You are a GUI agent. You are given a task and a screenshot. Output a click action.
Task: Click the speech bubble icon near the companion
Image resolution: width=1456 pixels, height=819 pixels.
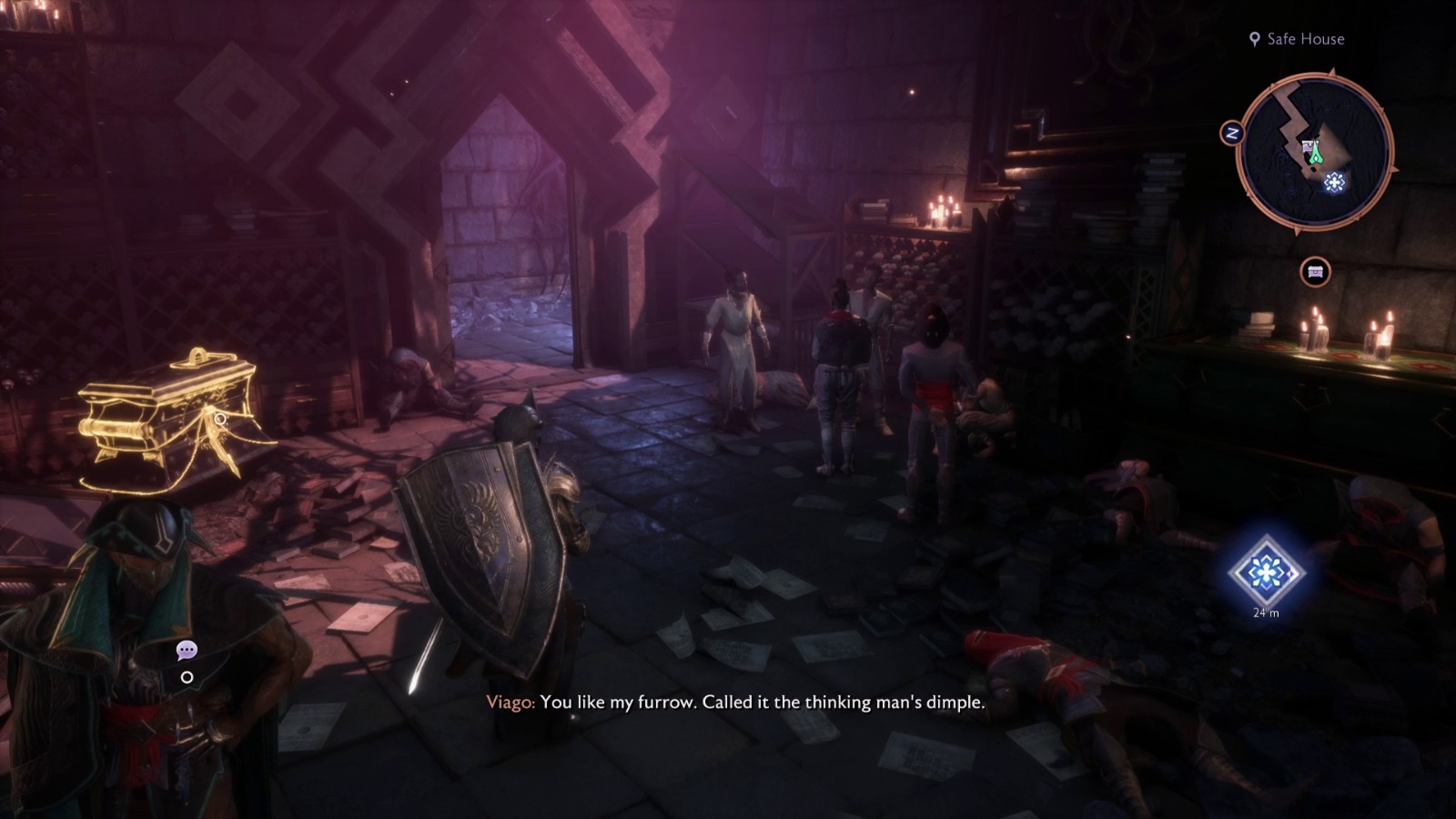point(187,650)
